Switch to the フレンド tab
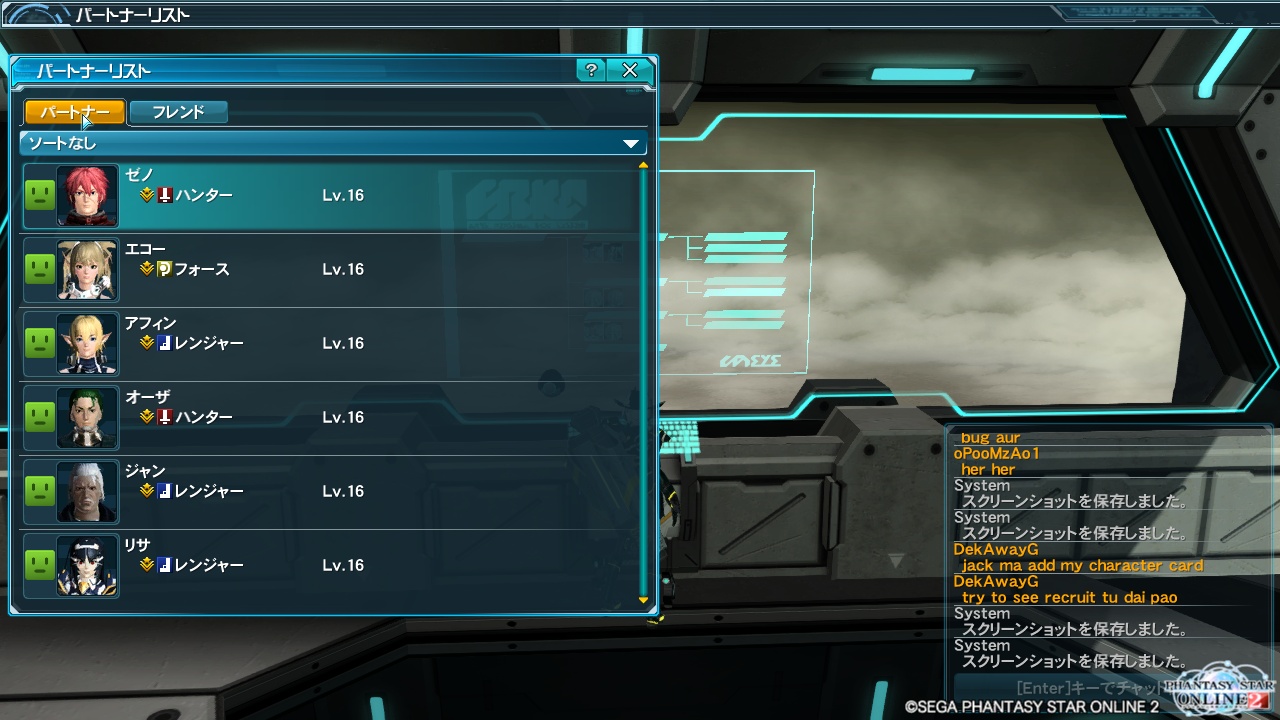1280x720 pixels. tap(178, 112)
